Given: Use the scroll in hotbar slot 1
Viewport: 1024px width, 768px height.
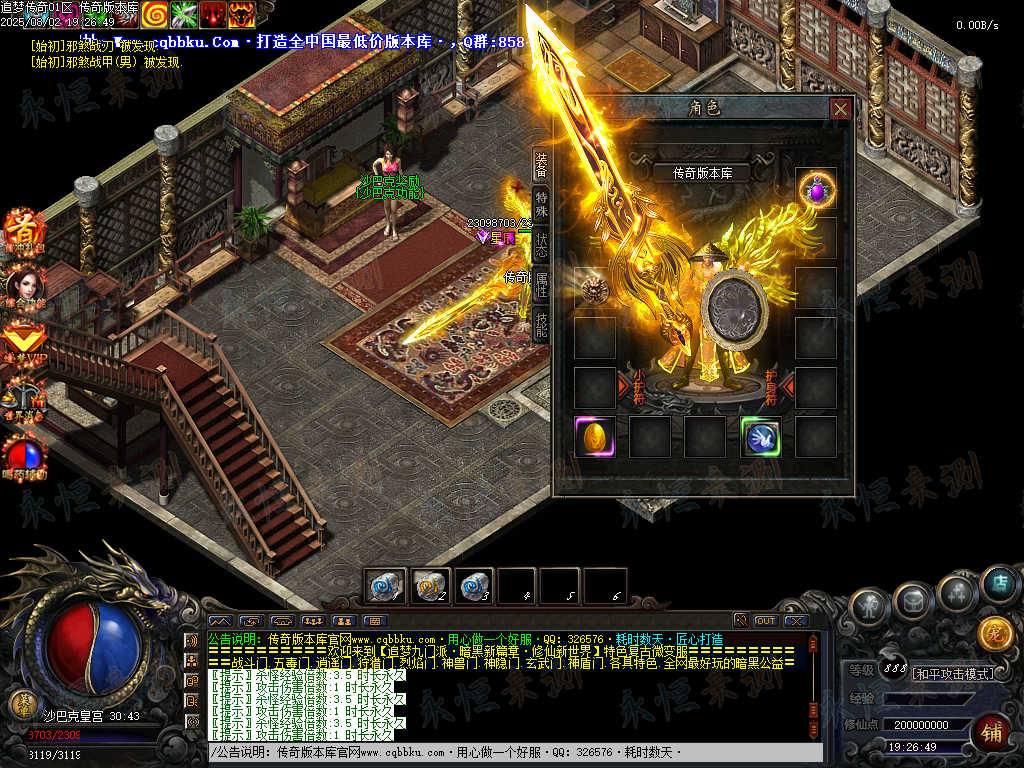Looking at the screenshot, I should [x=386, y=586].
